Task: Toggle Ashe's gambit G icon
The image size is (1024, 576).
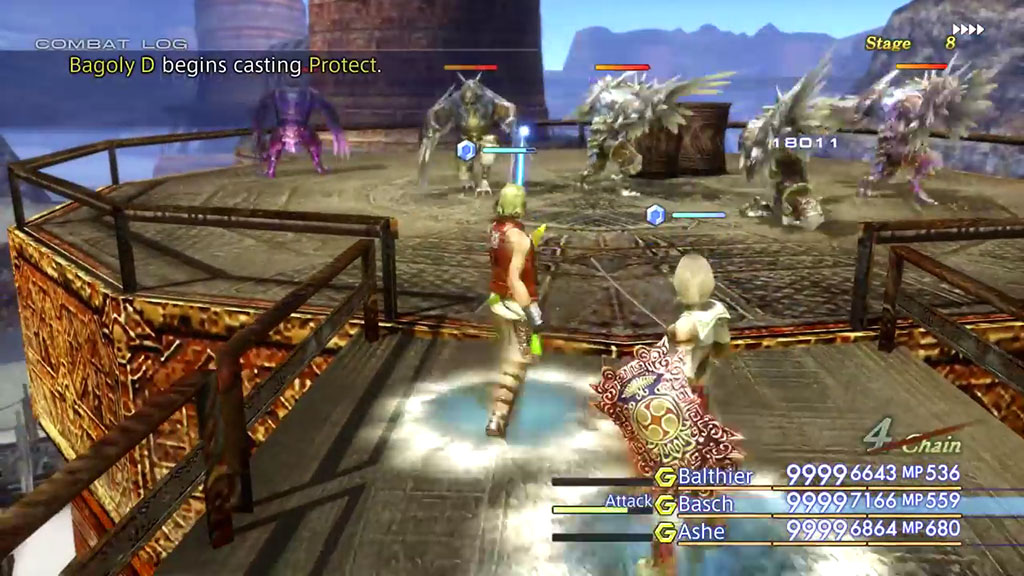Action: click(665, 533)
